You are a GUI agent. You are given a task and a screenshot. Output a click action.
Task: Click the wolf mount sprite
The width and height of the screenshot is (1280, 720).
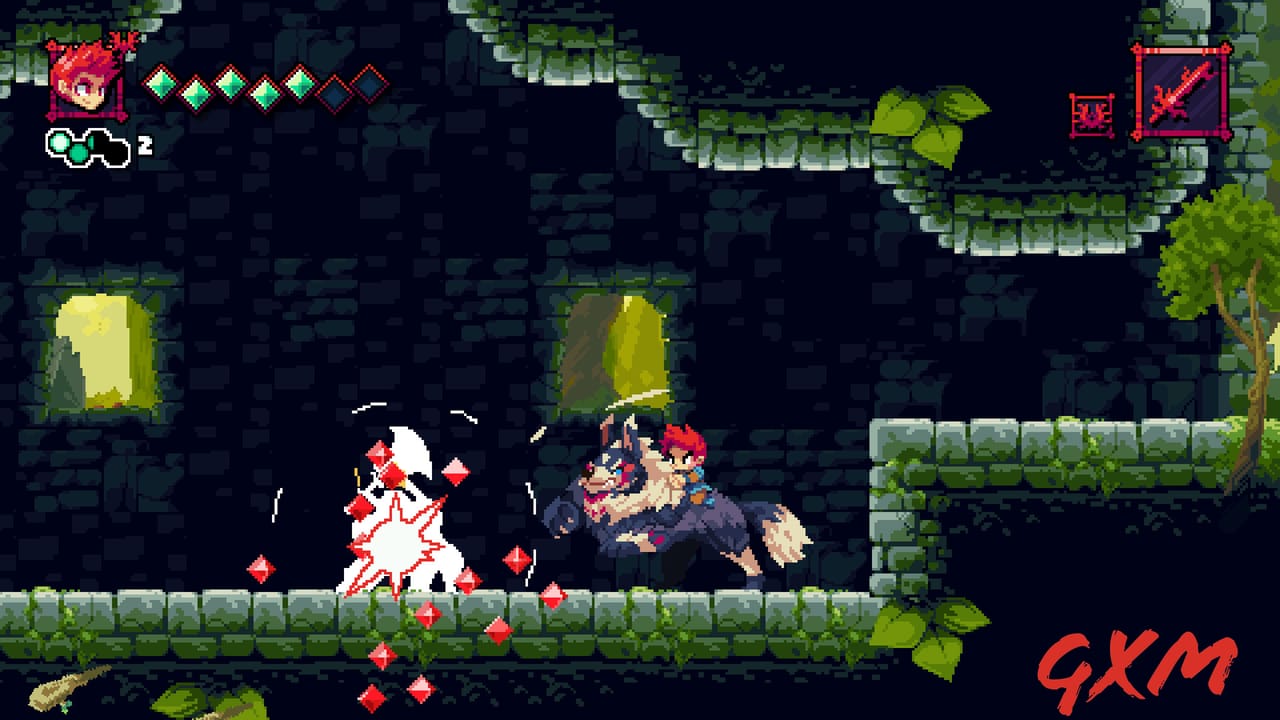click(690, 520)
